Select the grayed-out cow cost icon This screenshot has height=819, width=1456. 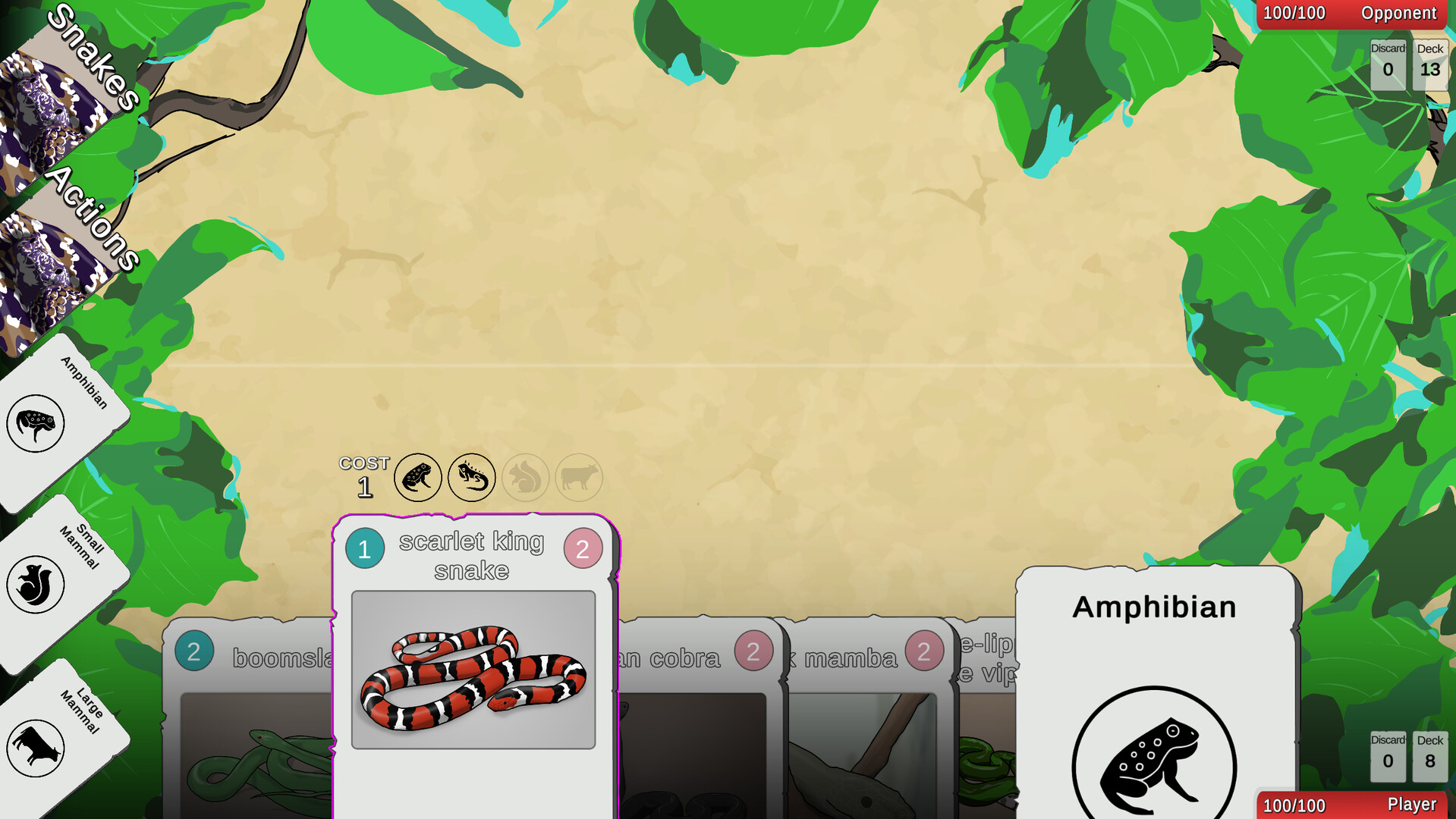click(x=579, y=477)
